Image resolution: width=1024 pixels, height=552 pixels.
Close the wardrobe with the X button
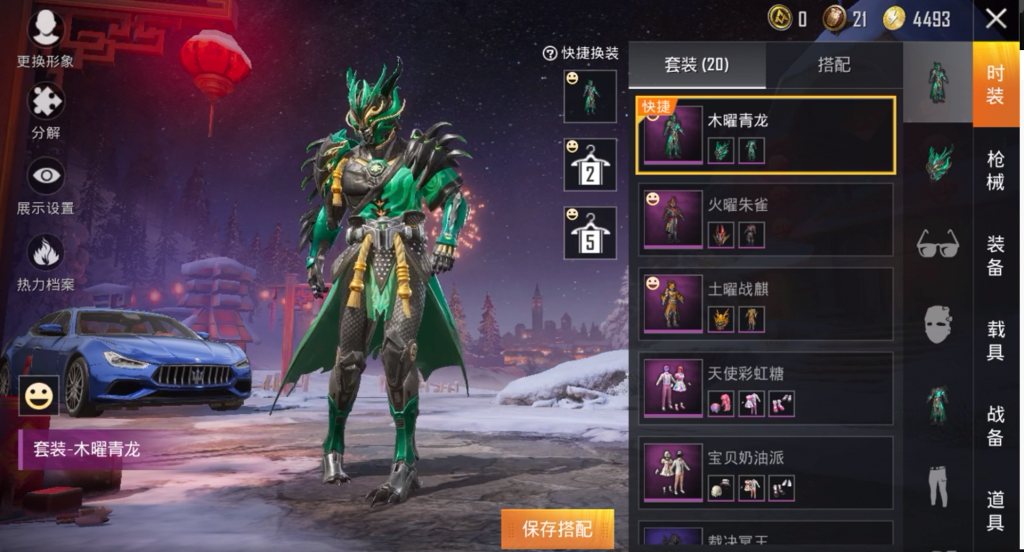(x=996, y=19)
